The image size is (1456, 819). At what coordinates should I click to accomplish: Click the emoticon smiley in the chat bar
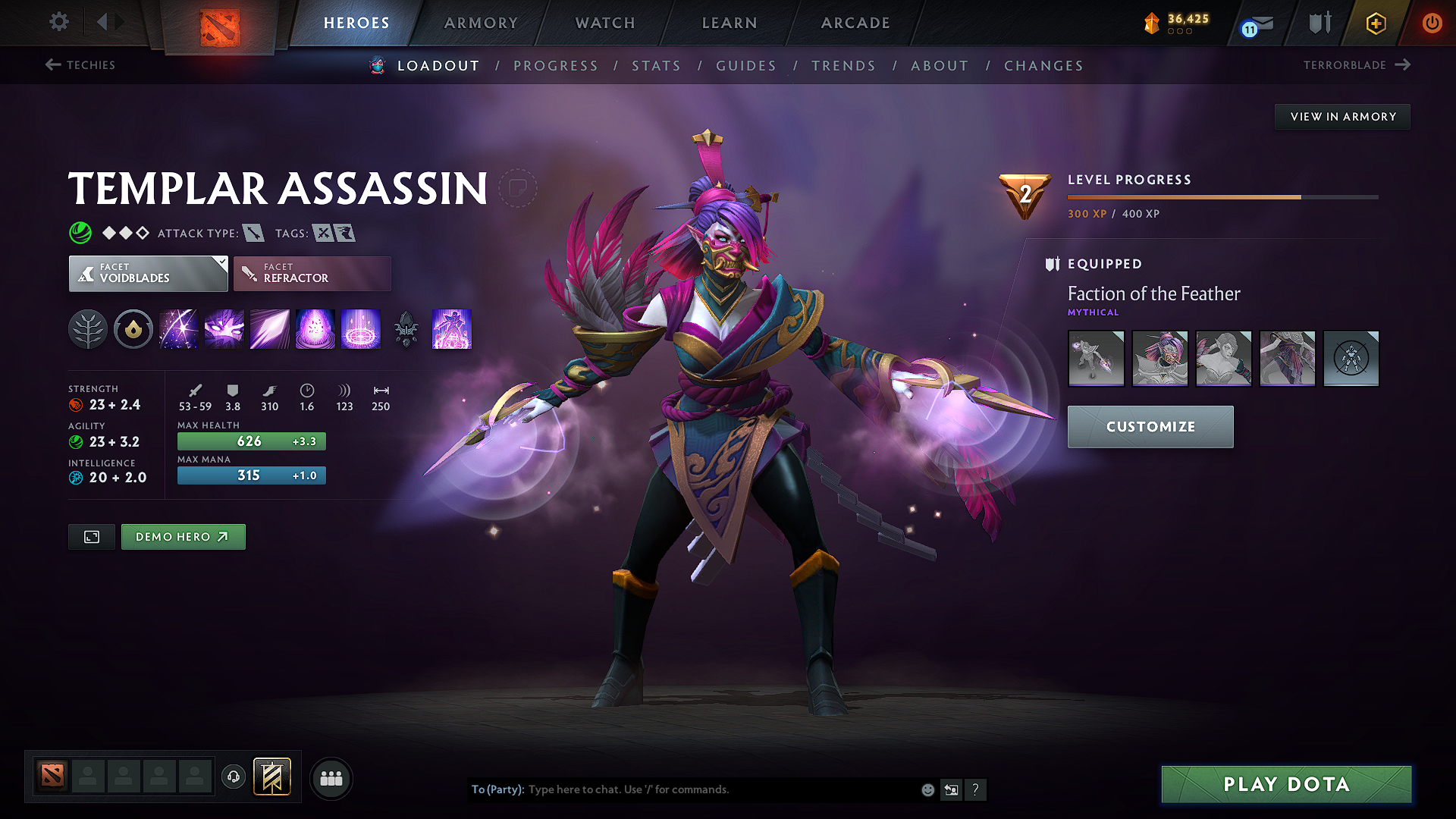[x=927, y=789]
